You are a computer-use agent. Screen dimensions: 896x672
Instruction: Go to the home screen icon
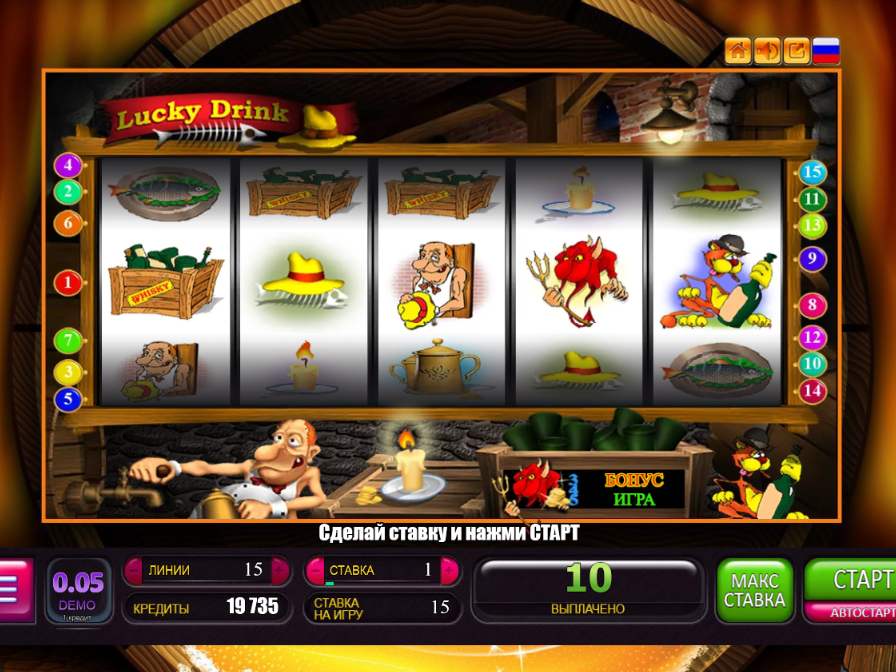[738, 50]
